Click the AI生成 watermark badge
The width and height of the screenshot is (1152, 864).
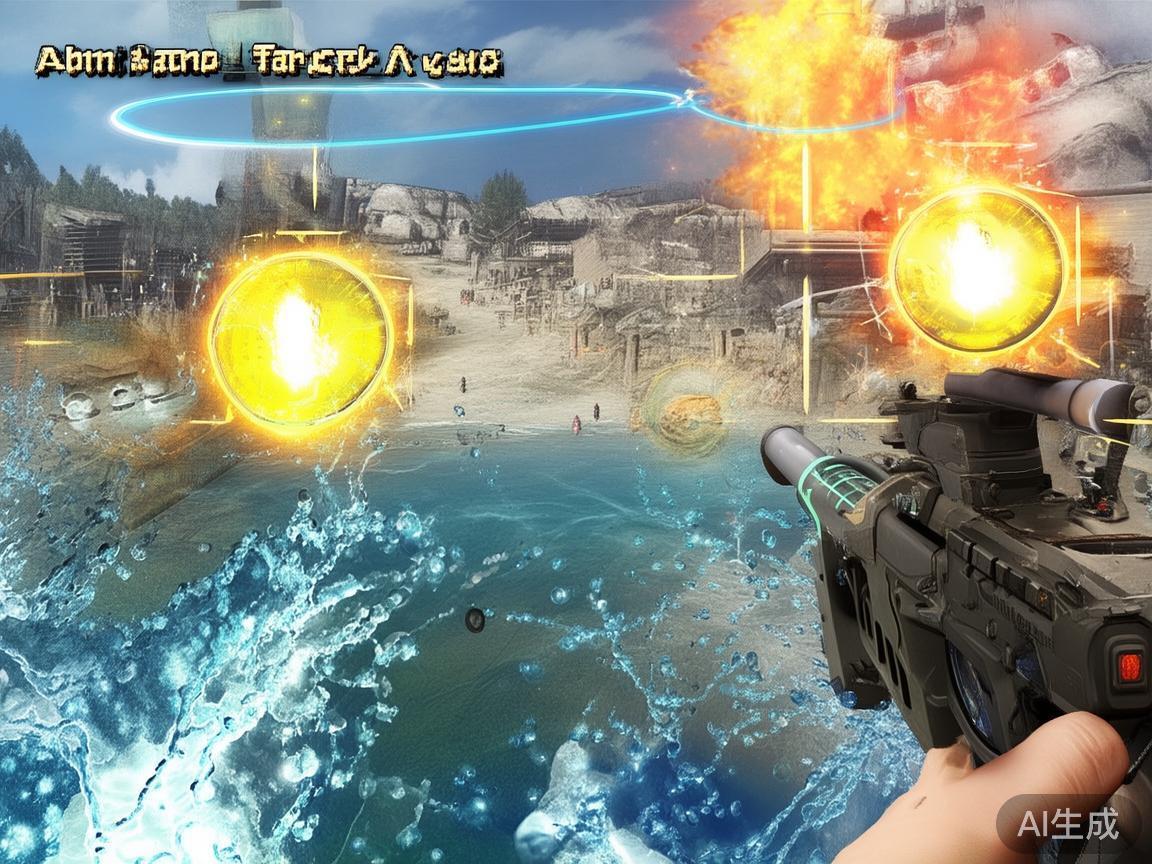pos(1067,824)
